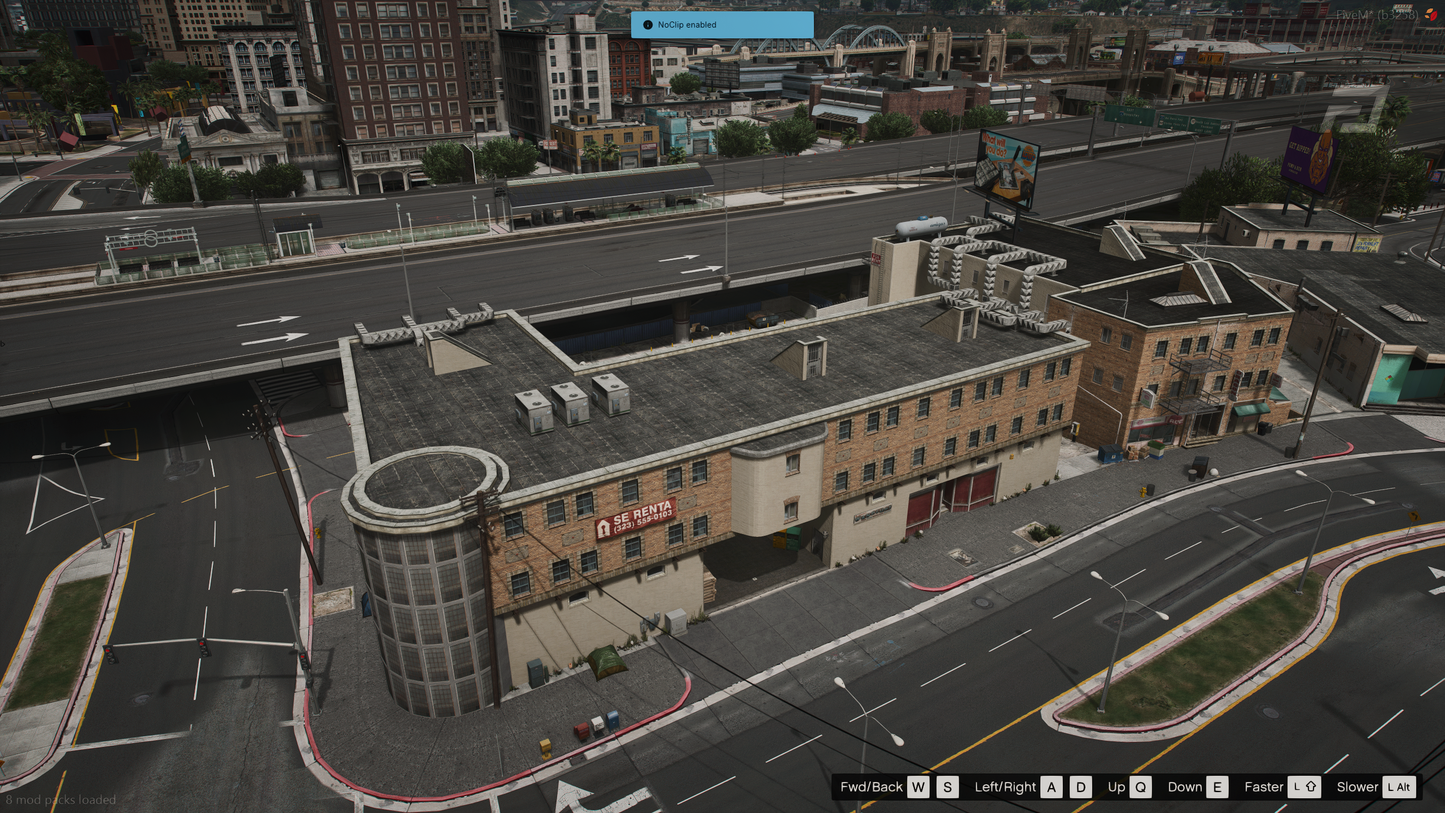The width and height of the screenshot is (1445, 813).
Task: Click the Faster label
Action: 1264,787
